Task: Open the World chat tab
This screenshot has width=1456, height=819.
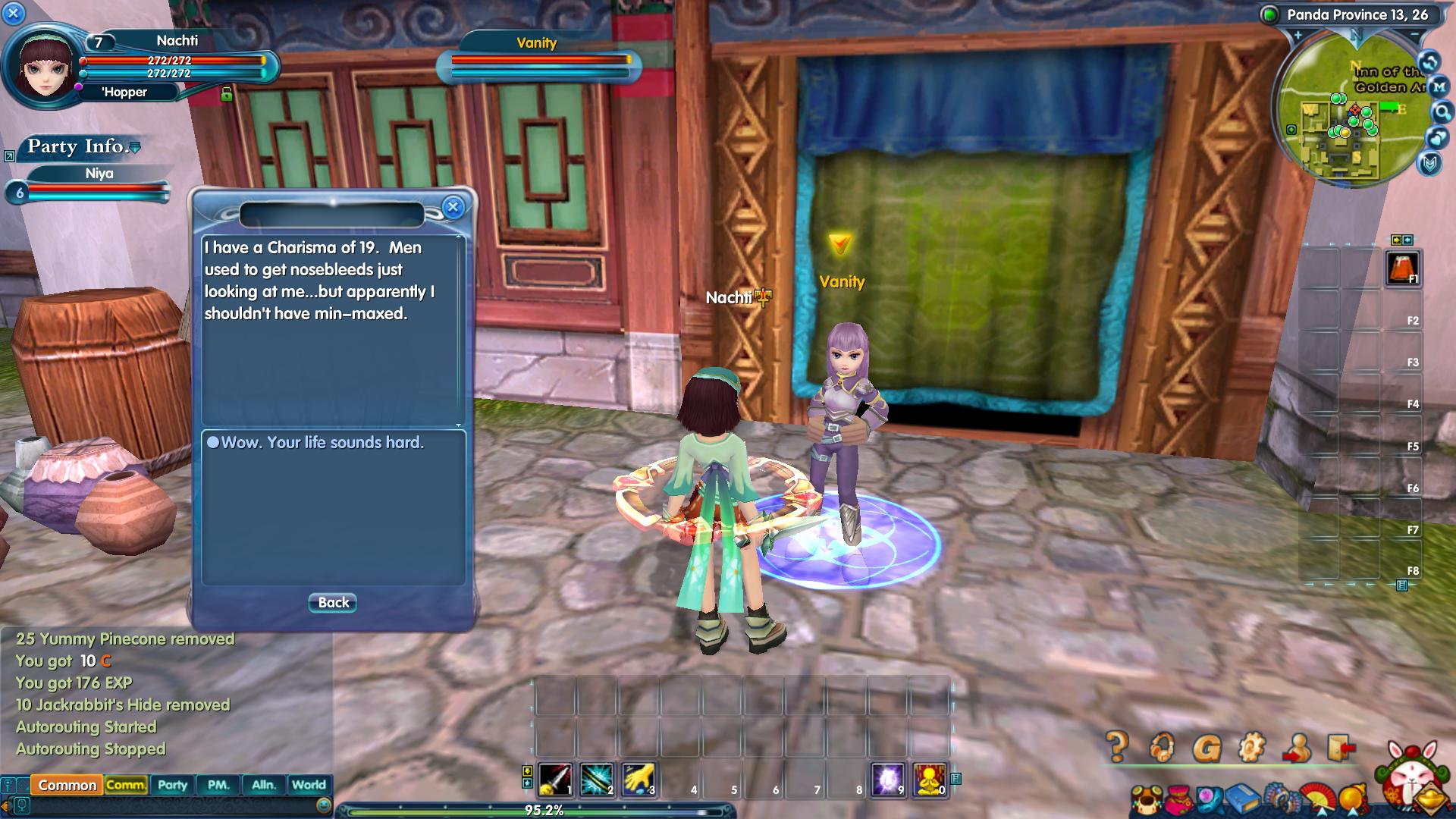Action: (x=309, y=786)
